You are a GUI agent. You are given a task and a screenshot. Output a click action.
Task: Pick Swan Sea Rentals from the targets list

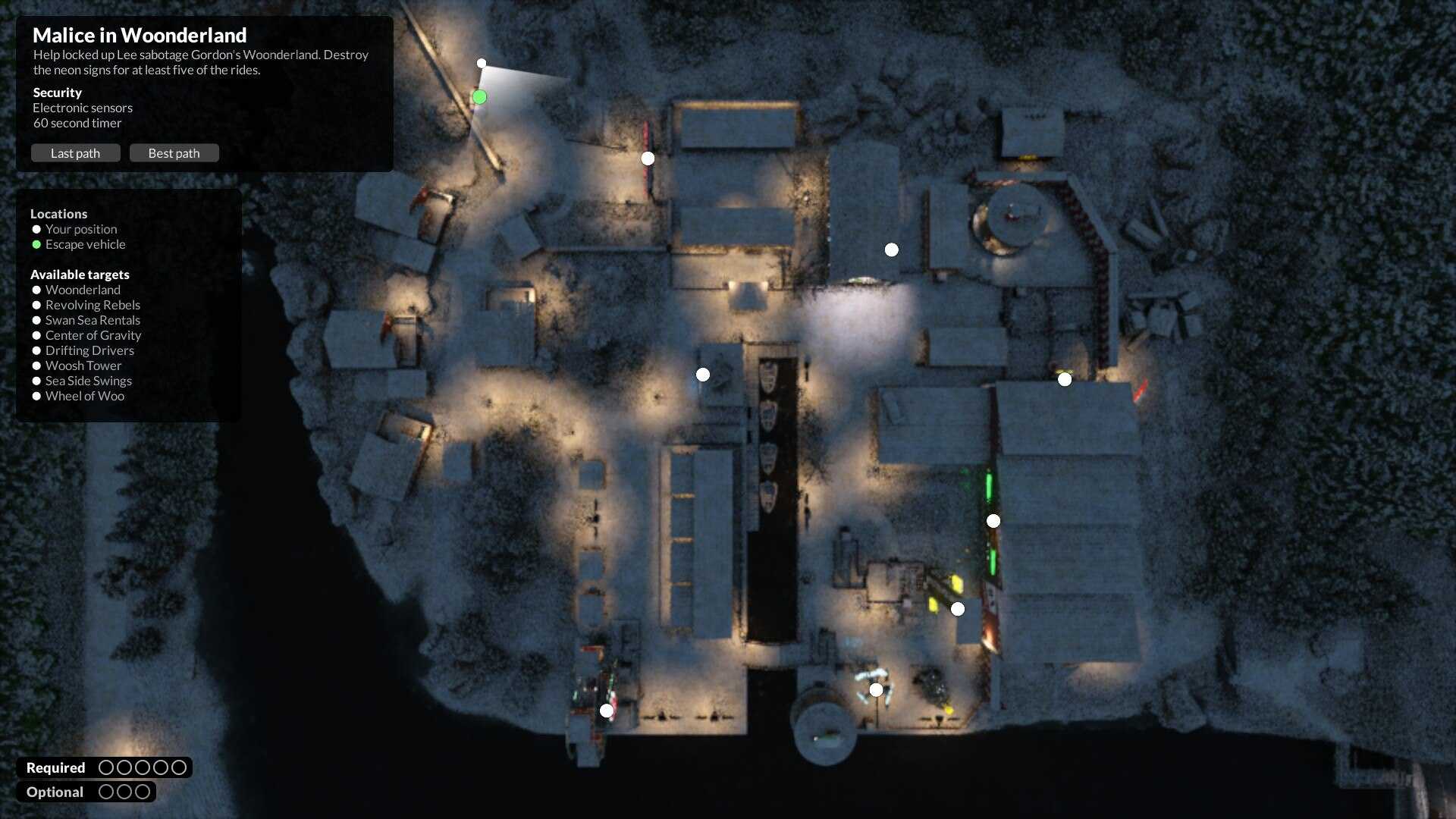[93, 320]
